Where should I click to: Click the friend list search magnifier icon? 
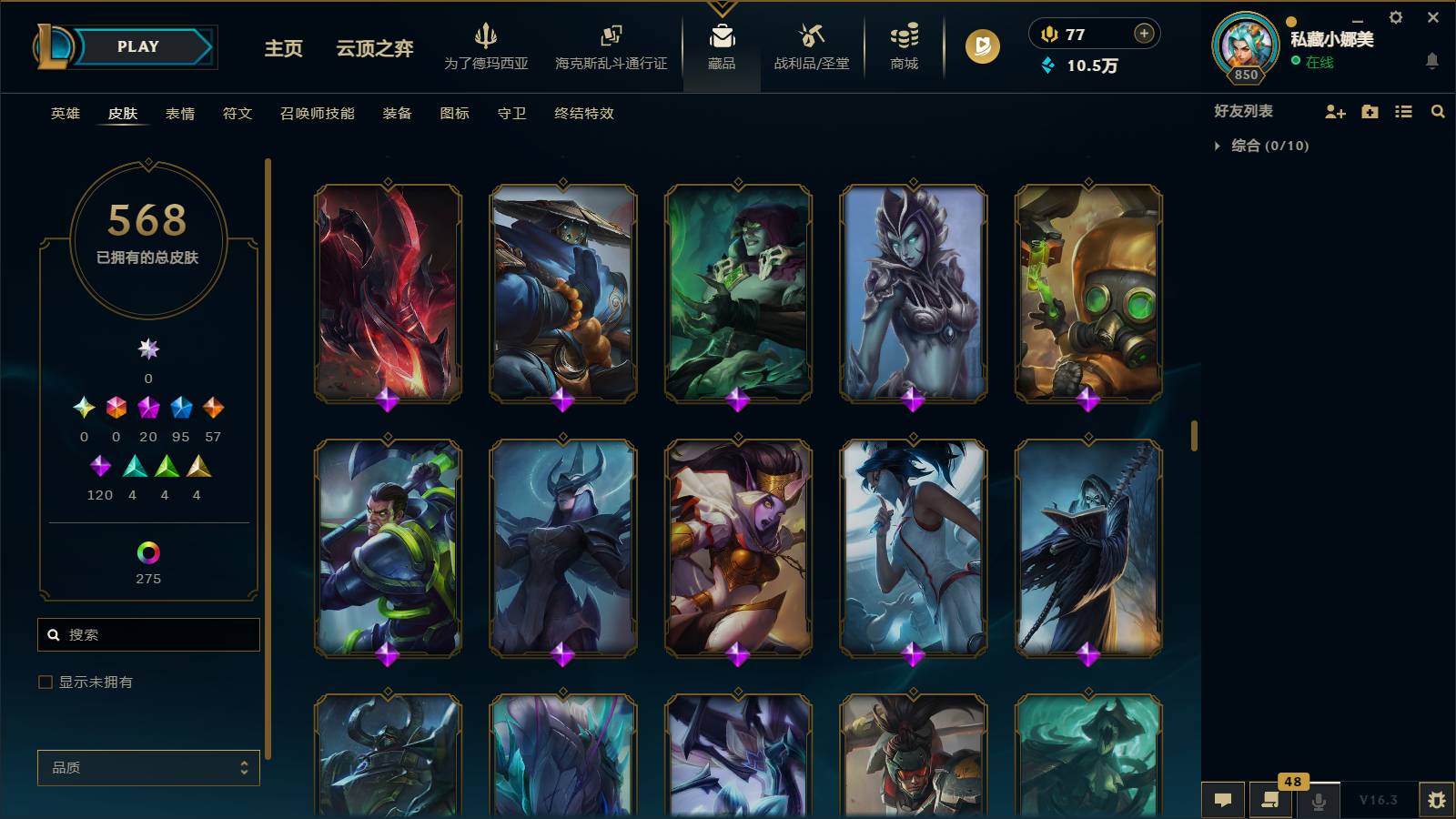click(x=1438, y=112)
